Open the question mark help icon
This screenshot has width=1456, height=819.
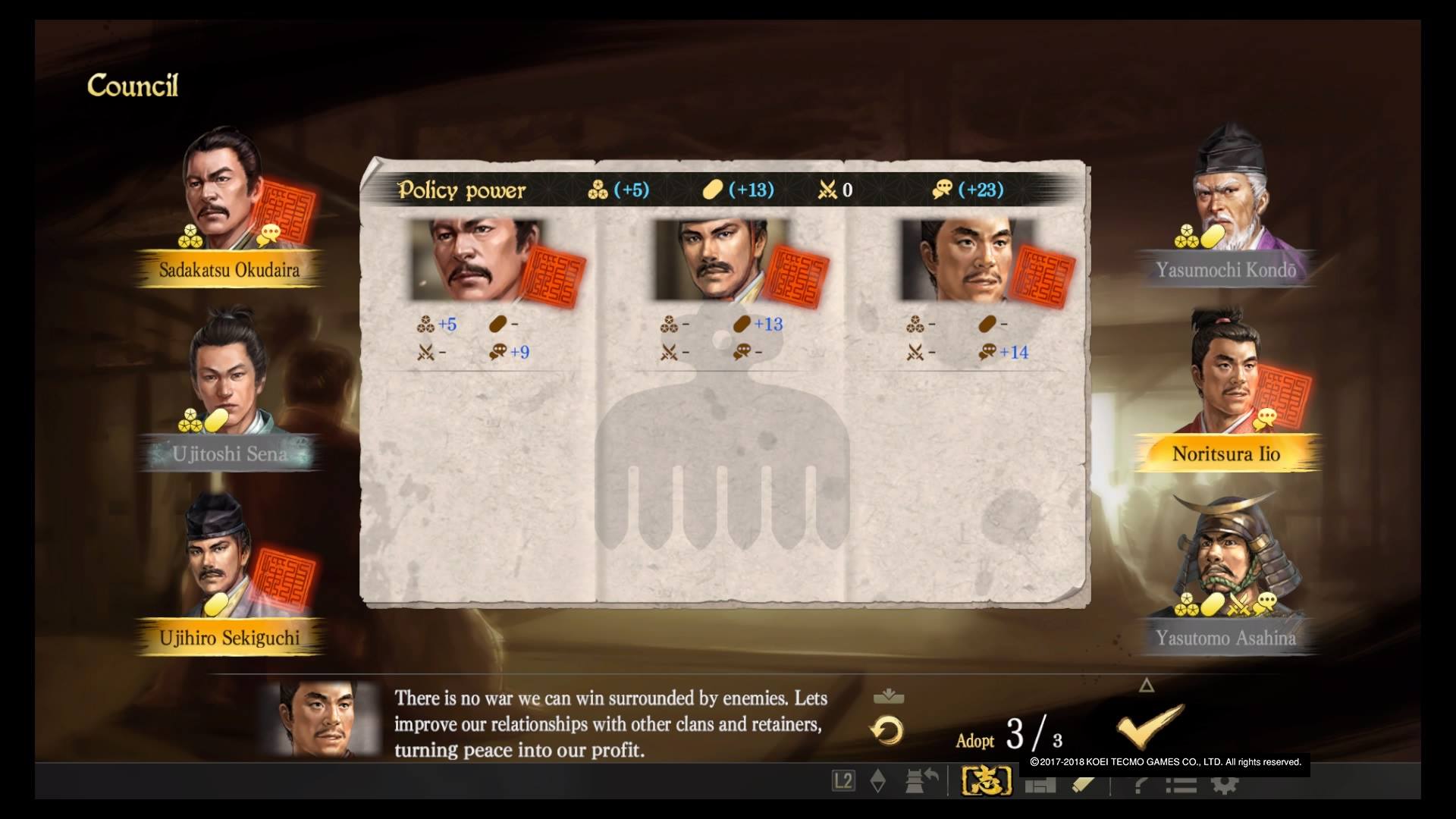1140,785
